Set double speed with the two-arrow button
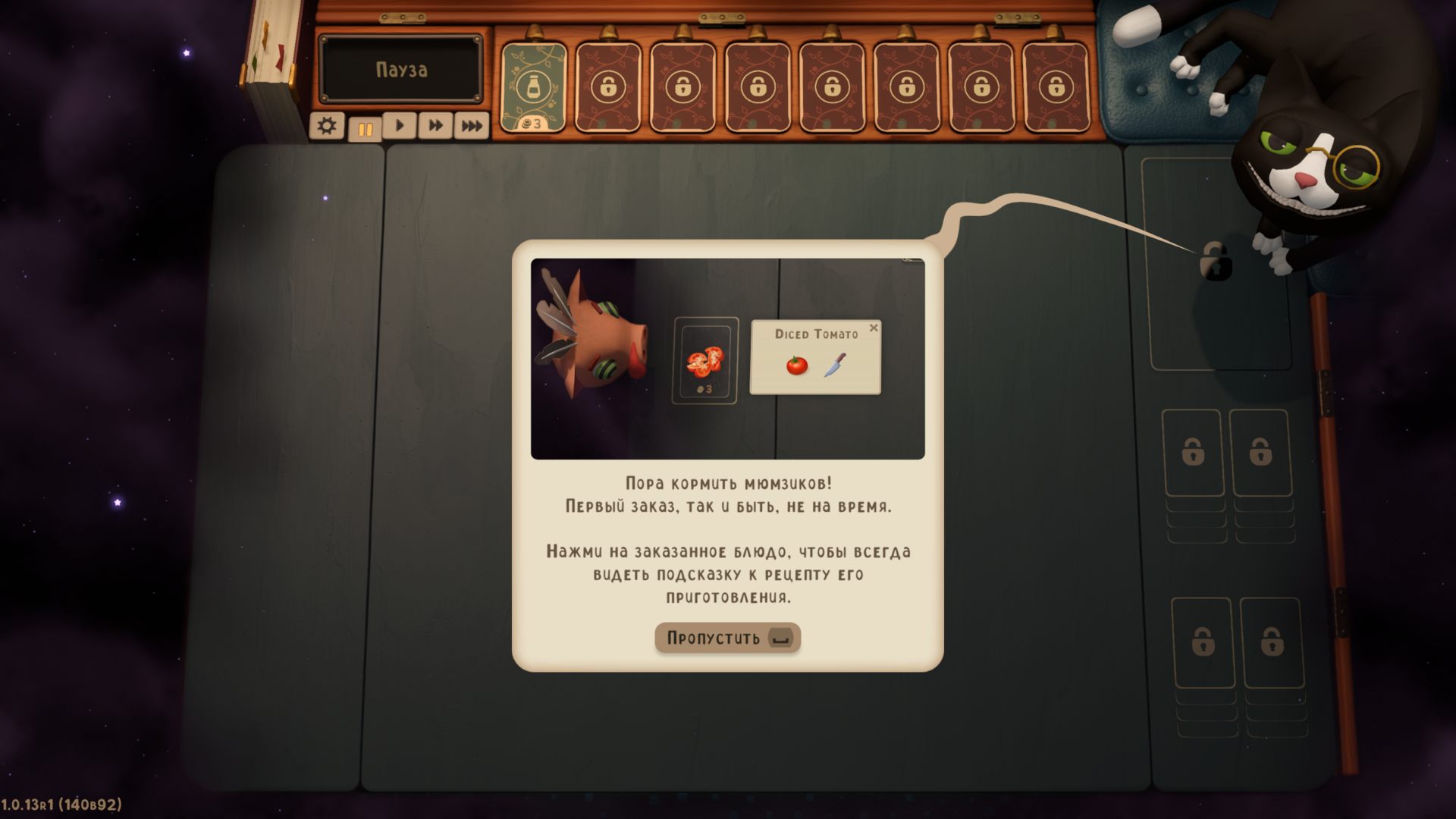Viewport: 1456px width, 819px height. [x=435, y=126]
